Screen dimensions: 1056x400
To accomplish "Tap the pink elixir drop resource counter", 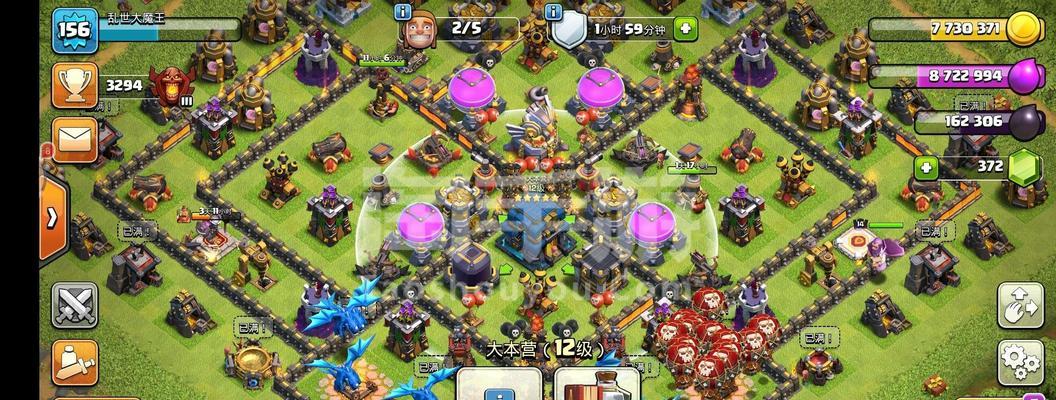I will tap(1024, 77).
